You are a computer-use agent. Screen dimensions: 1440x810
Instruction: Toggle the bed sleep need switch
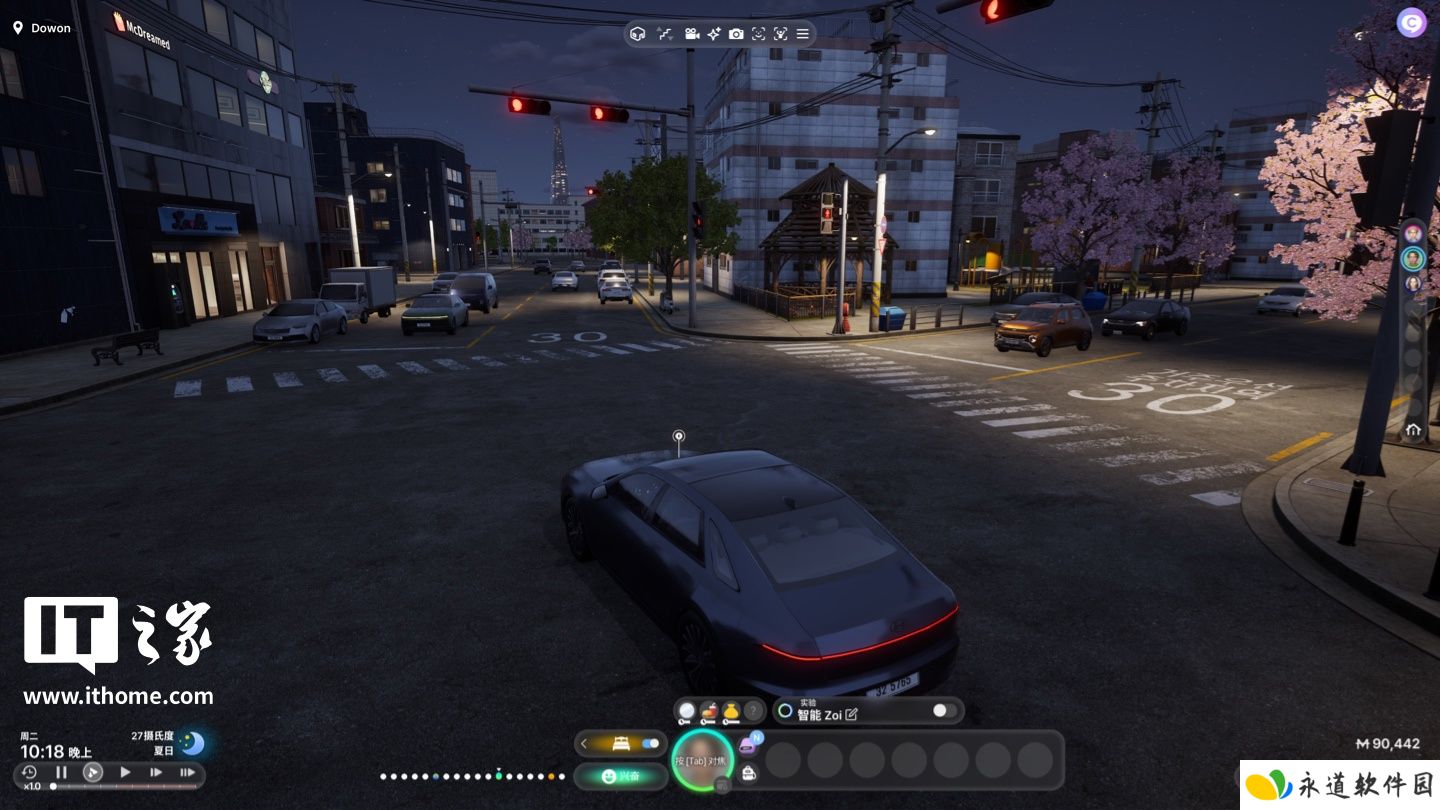[x=652, y=743]
